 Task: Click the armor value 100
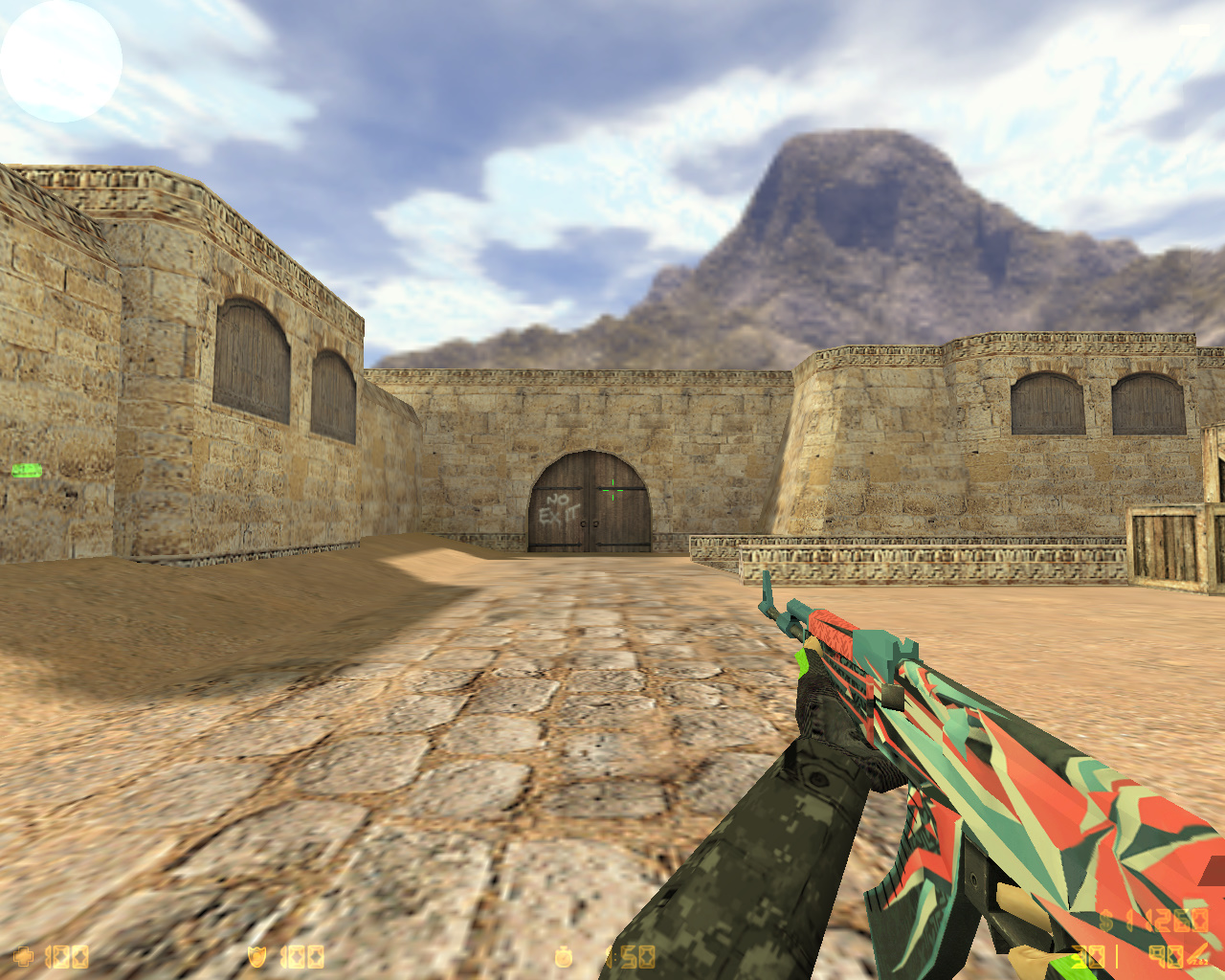[x=301, y=955]
